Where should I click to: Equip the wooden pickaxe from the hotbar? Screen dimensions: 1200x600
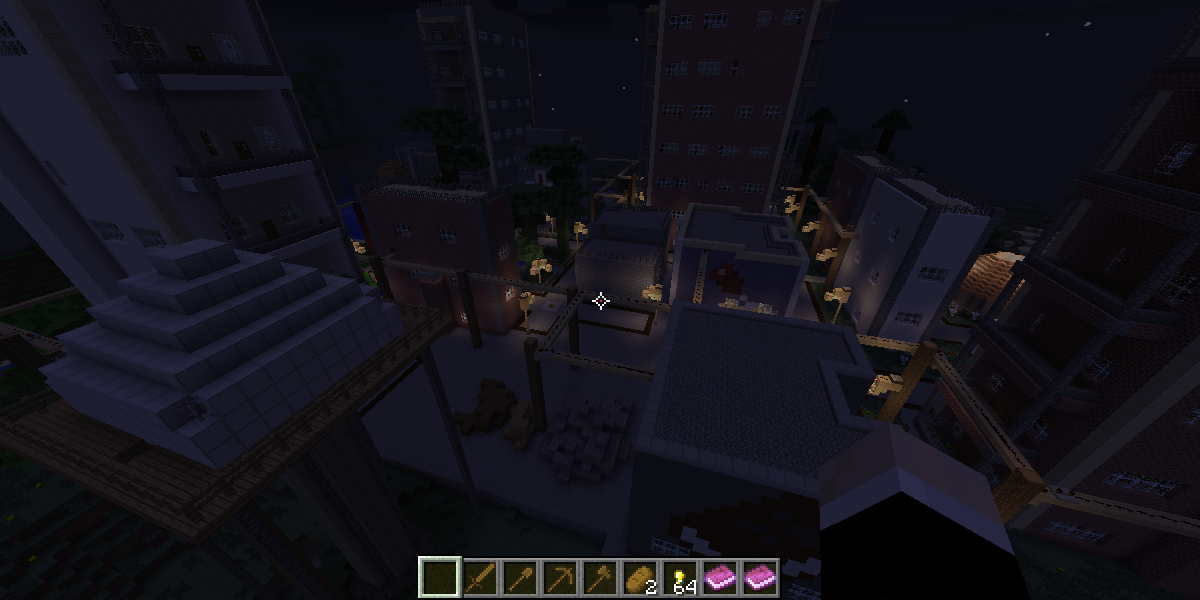[x=560, y=577]
